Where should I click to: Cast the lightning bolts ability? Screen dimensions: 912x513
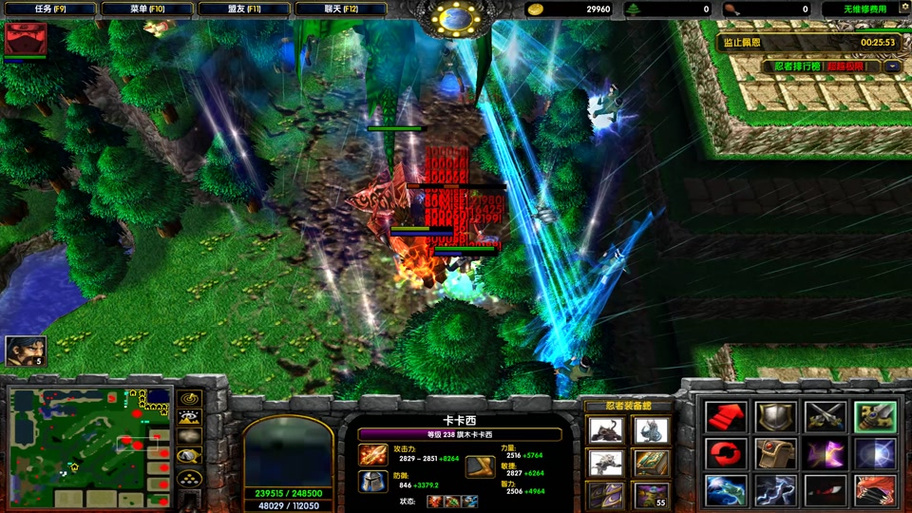775,491
